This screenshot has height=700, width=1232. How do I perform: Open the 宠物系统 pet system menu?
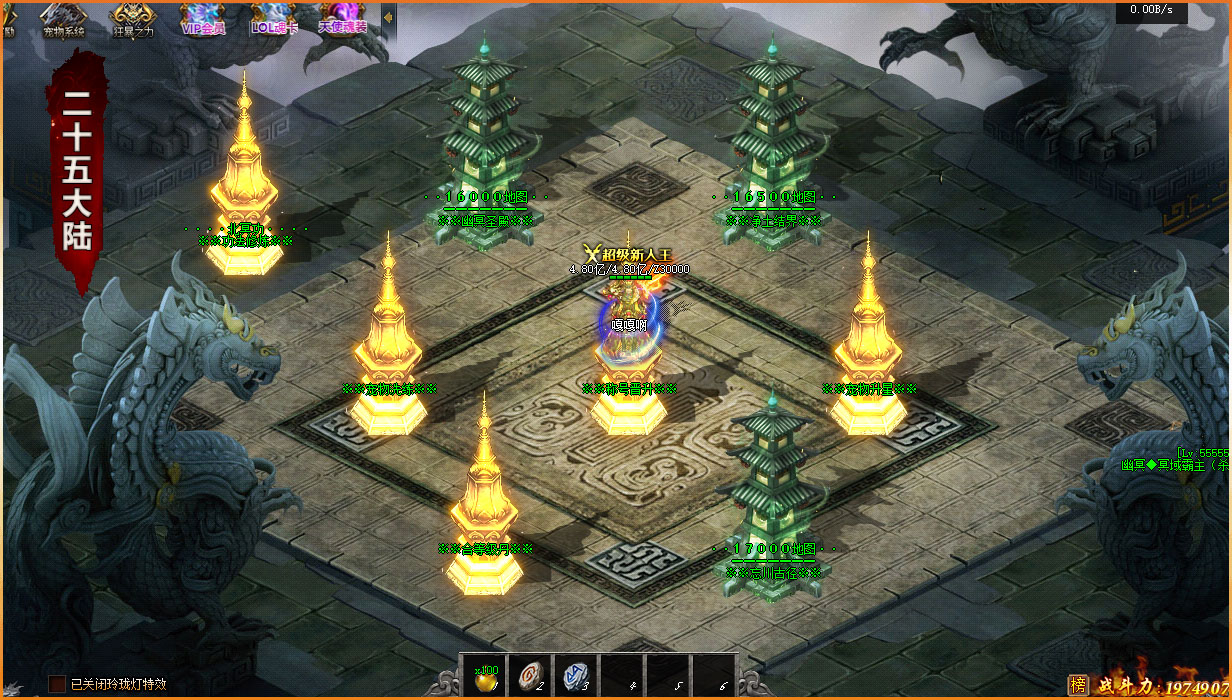click(63, 19)
